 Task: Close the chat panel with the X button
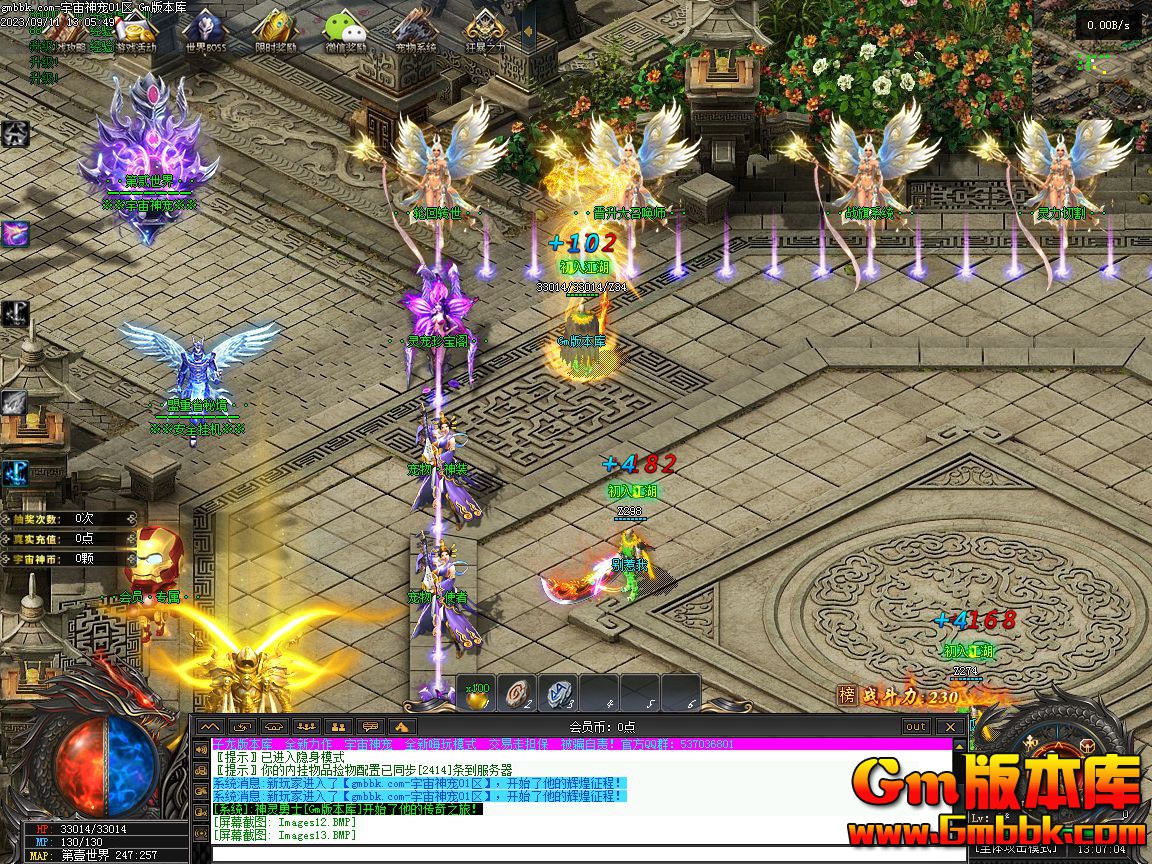coord(950,727)
